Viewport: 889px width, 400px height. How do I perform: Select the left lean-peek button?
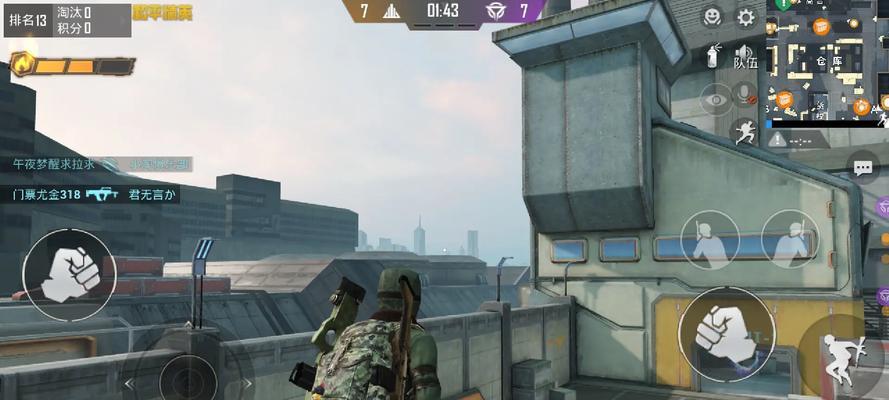[x=708, y=238]
